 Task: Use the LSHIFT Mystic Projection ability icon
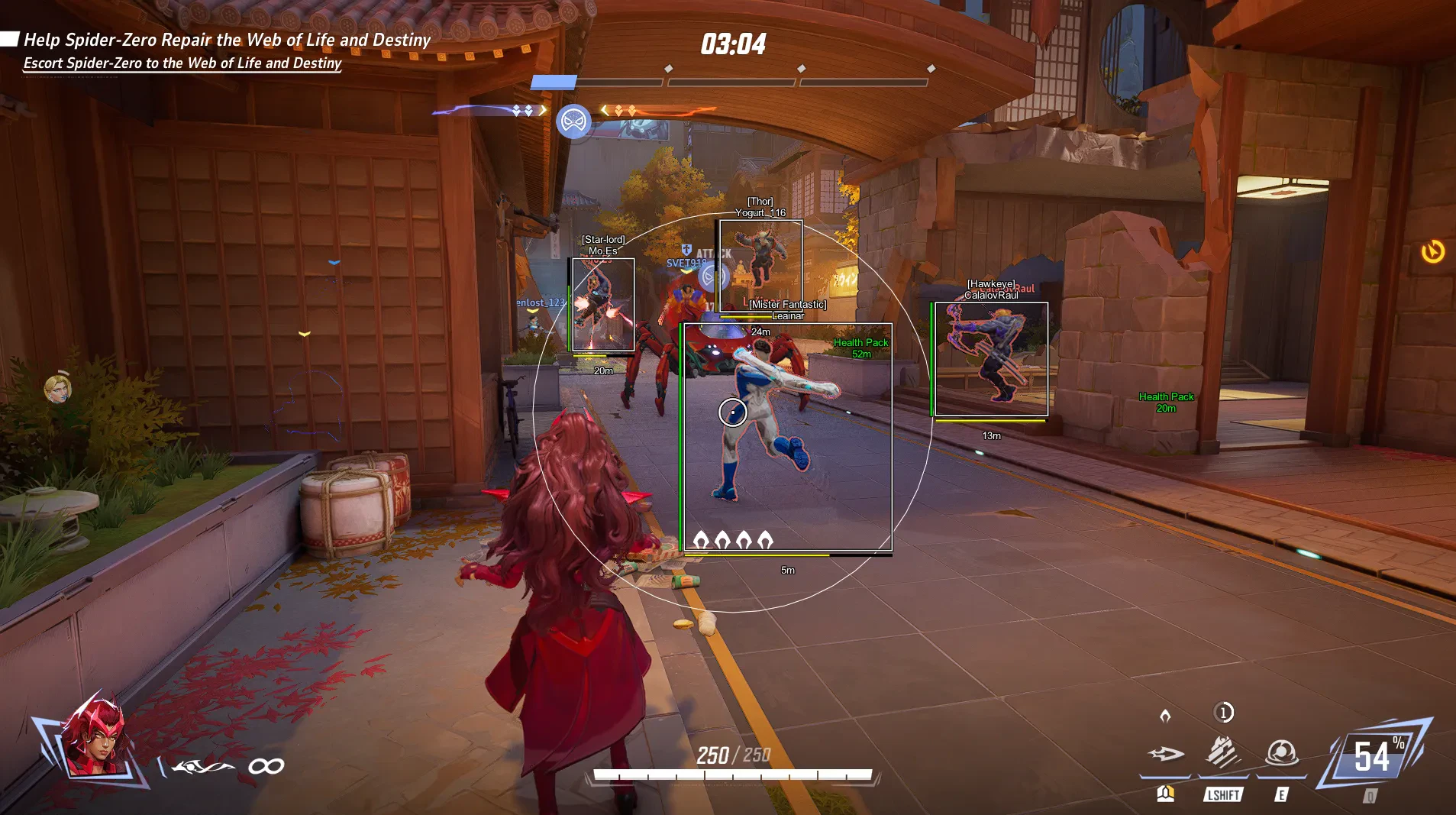[x=1223, y=753]
